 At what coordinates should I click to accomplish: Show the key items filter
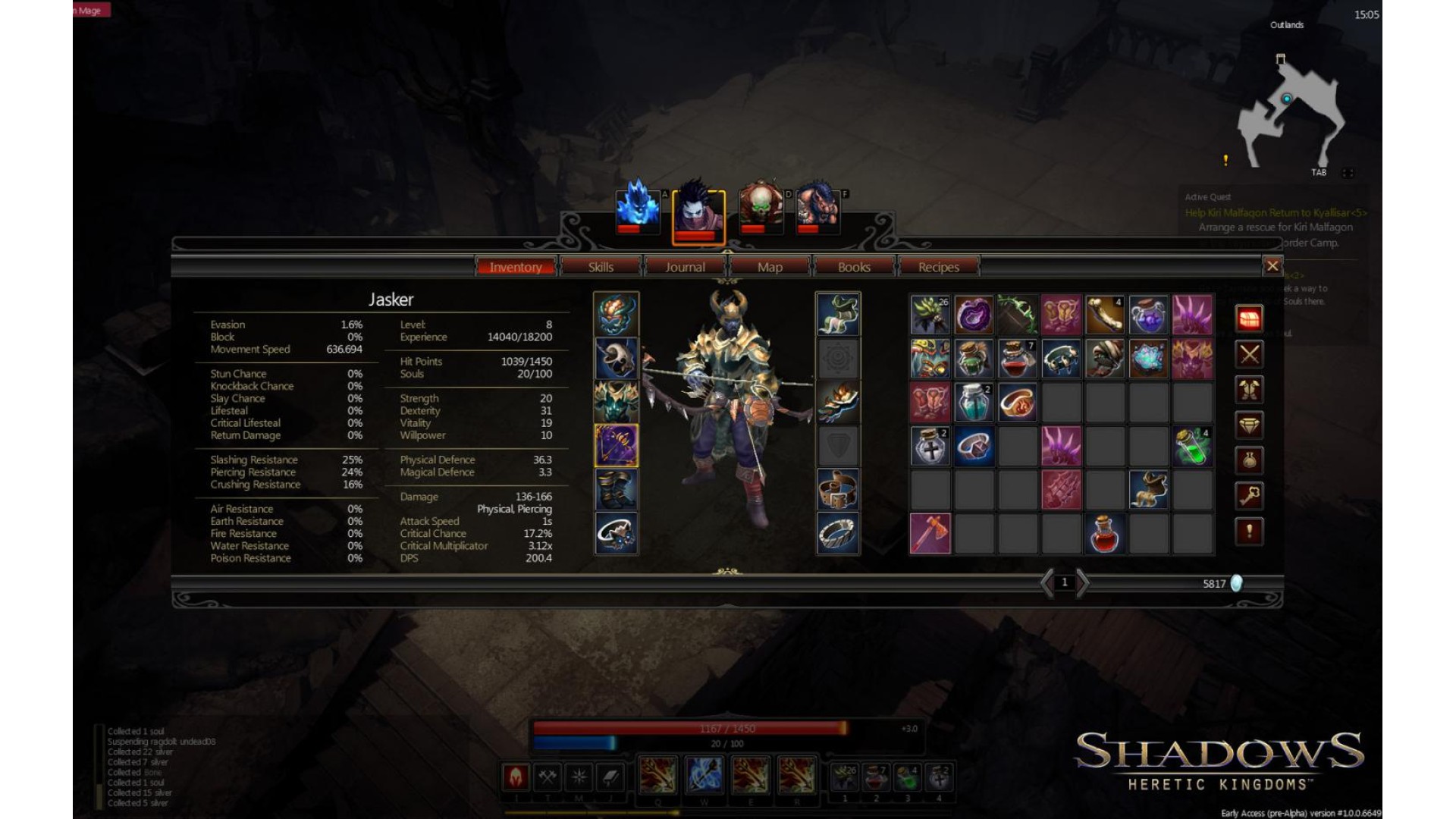(1250, 497)
